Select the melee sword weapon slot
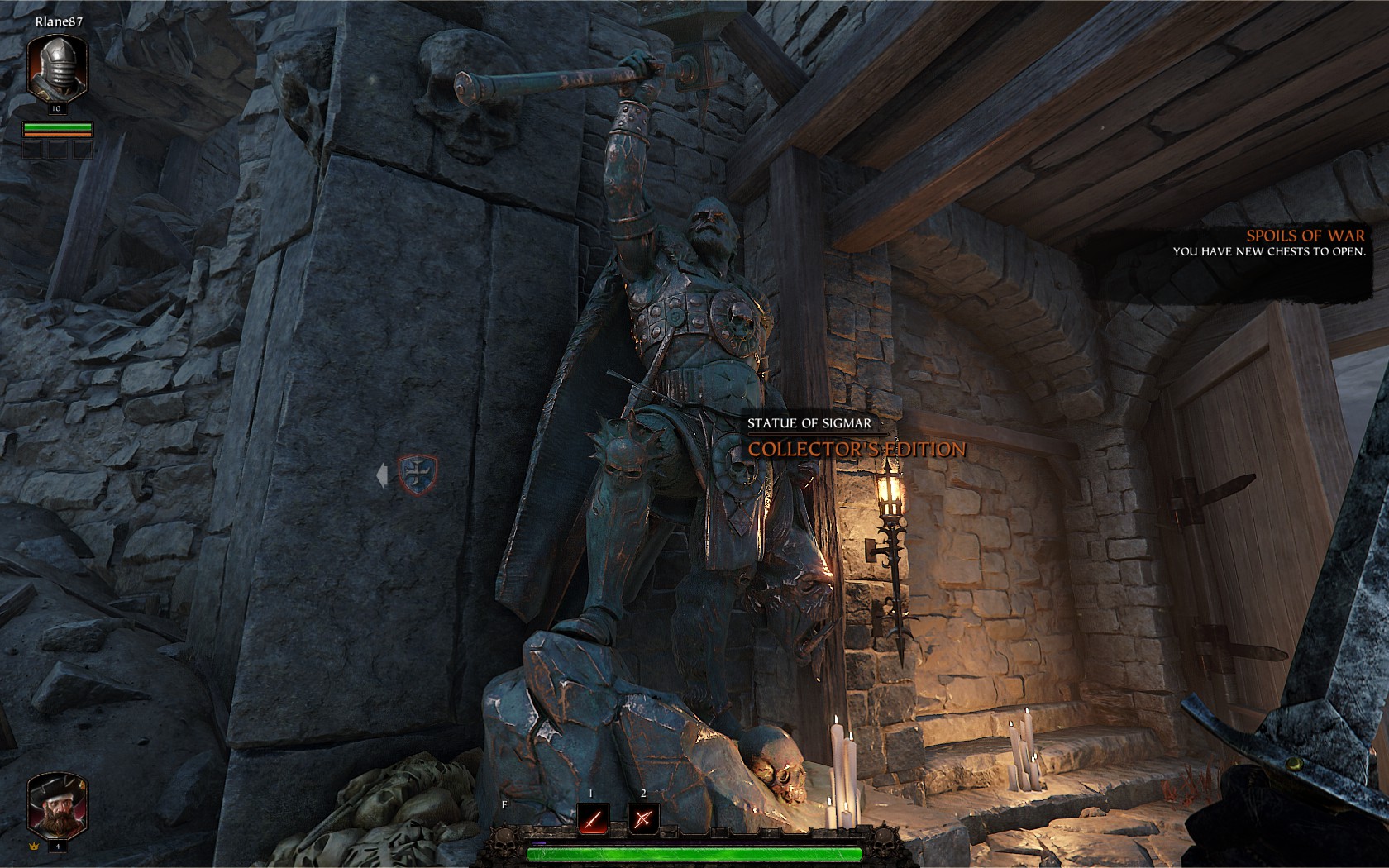Viewport: 1389px width, 868px height. tap(592, 819)
